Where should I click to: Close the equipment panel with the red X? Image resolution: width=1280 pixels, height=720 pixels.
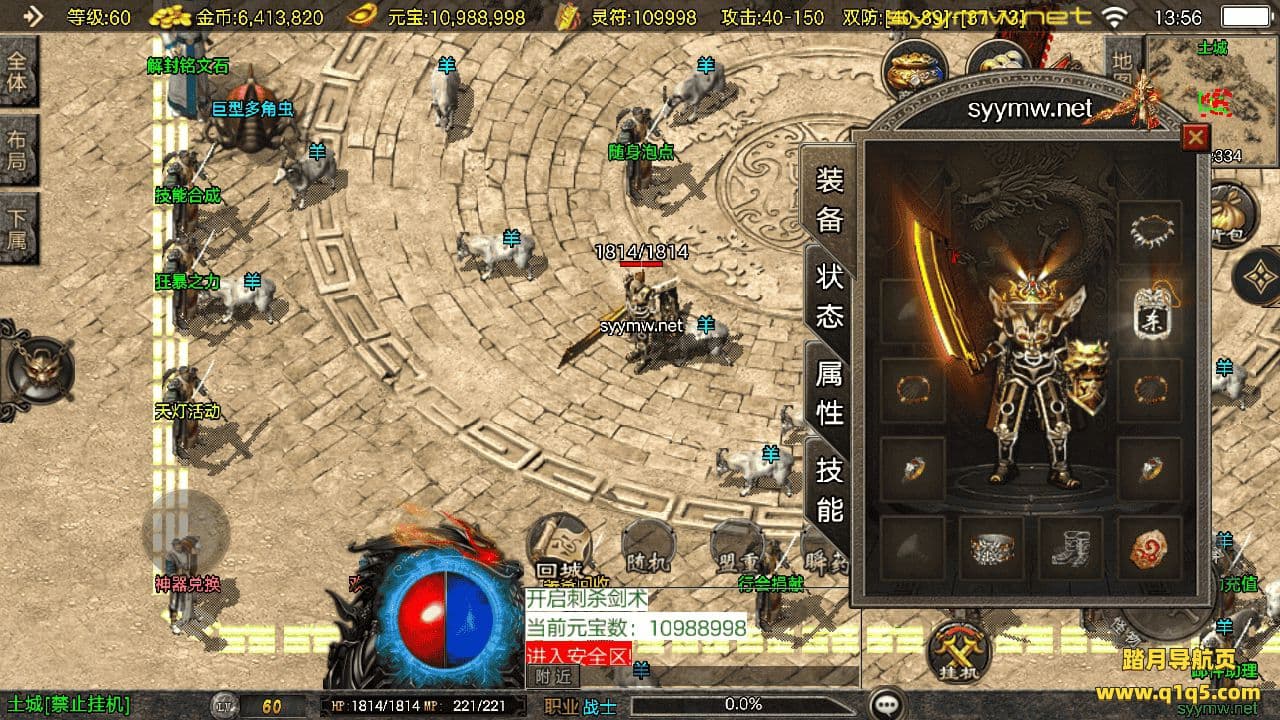coord(1194,137)
